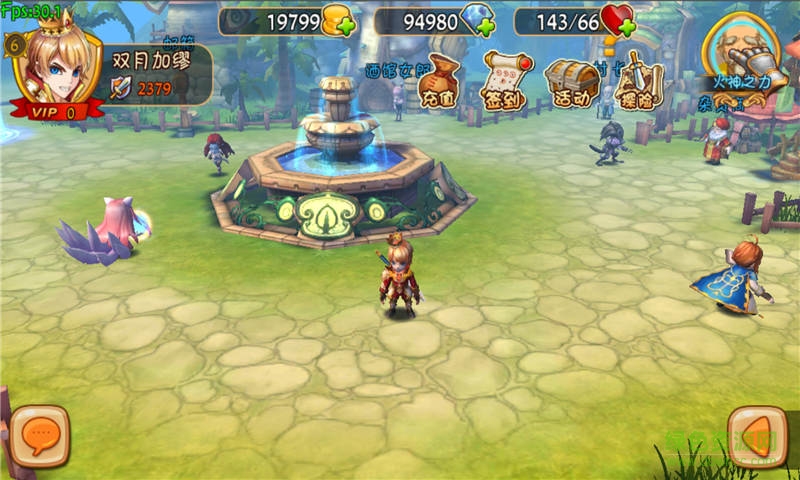800x480 pixels.
Task: Open the 充值 recharge money bag
Action: [x=440, y=81]
